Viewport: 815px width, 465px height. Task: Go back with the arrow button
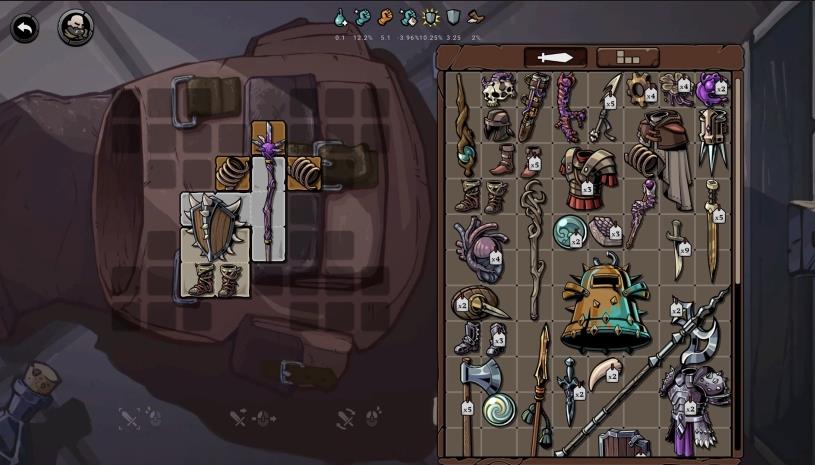(25, 28)
